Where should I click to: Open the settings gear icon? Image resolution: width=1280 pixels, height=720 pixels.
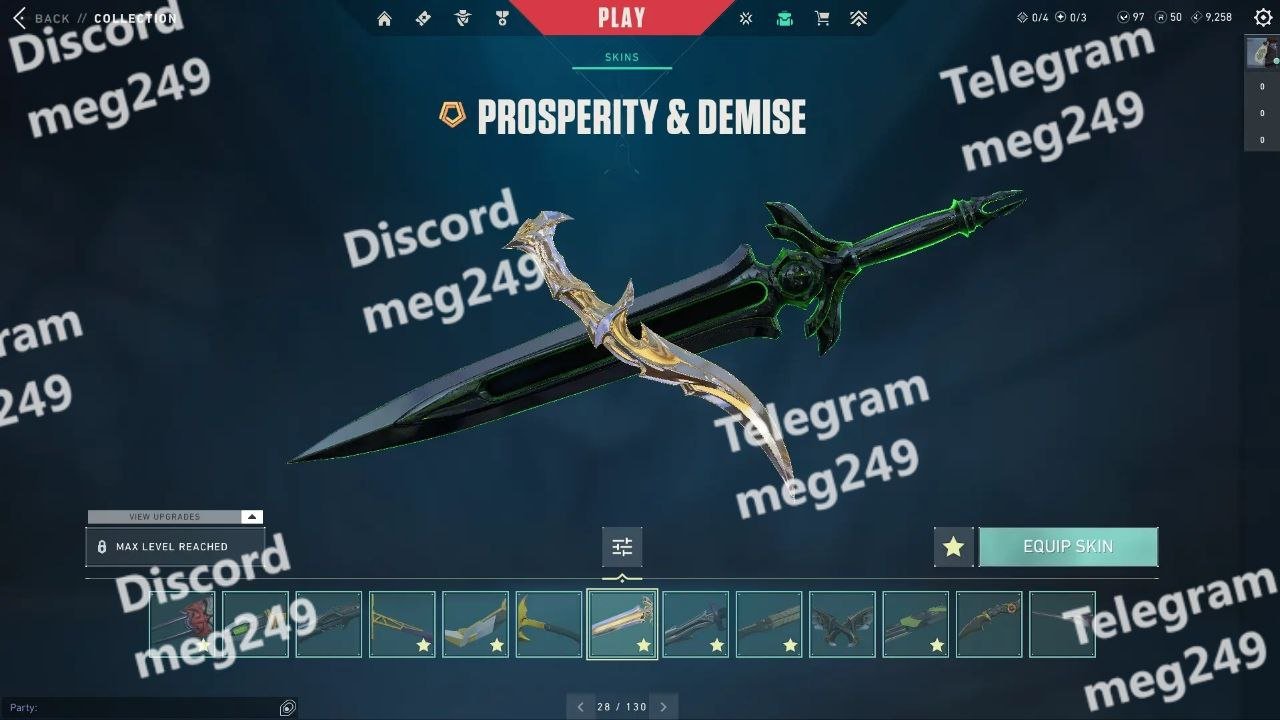point(1263,18)
